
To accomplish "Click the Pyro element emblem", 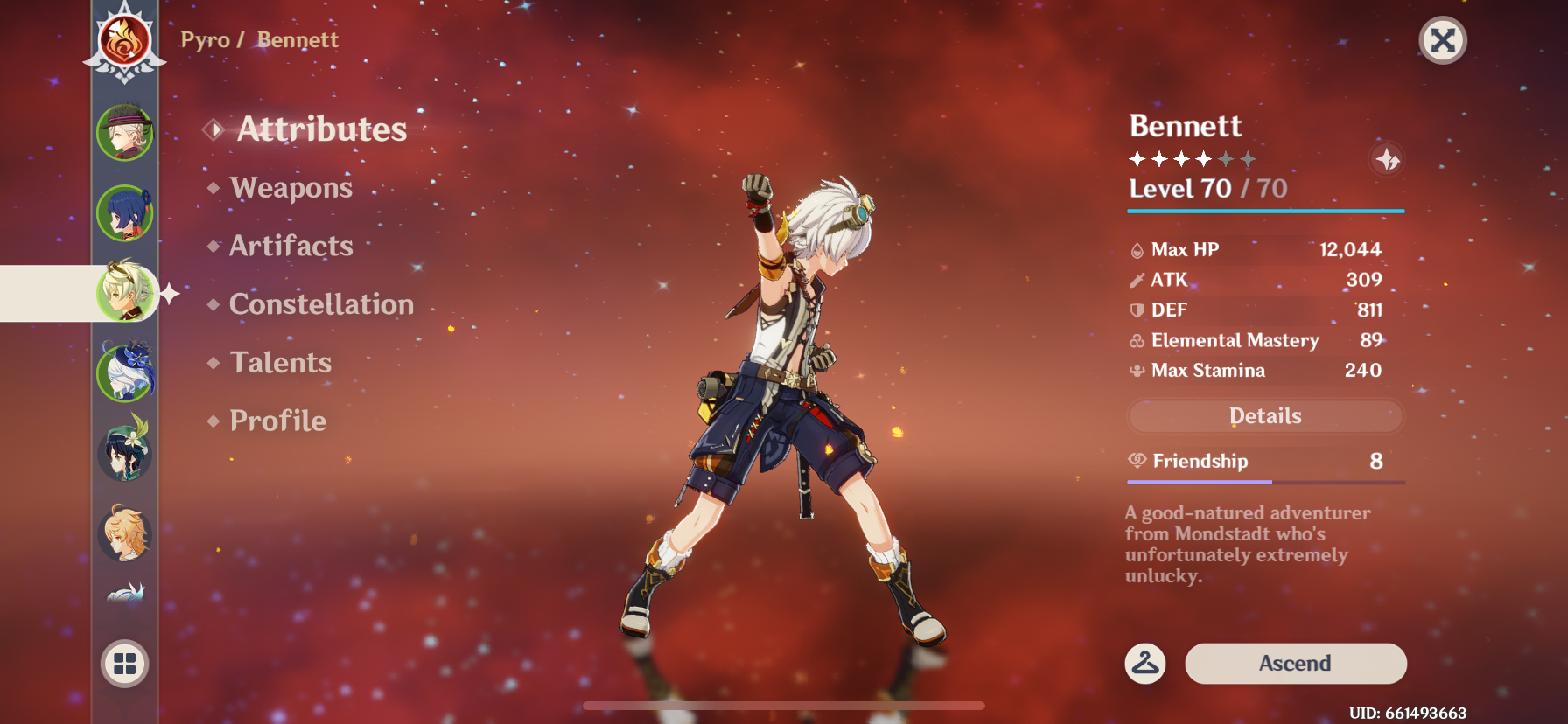I will pos(124,41).
